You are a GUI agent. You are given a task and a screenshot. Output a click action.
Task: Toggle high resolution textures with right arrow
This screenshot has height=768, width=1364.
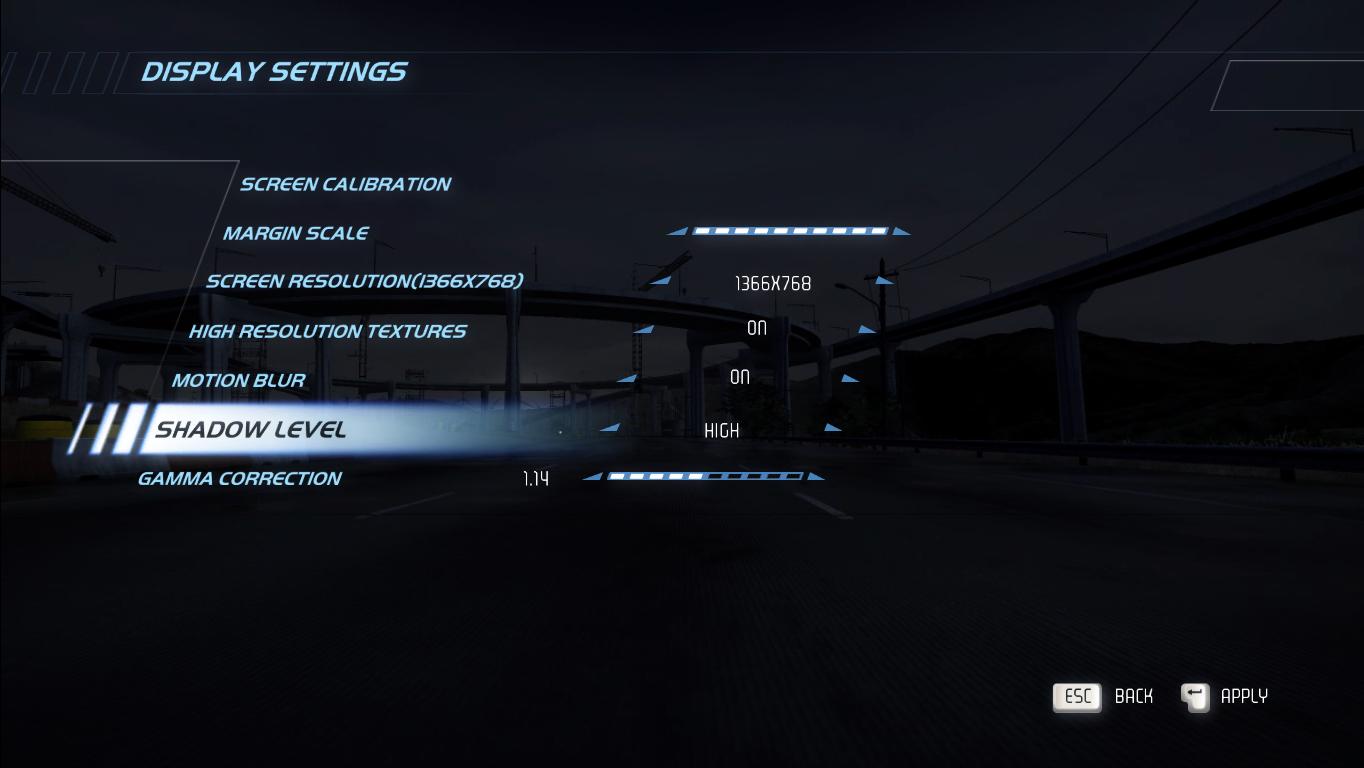pyautogui.click(x=867, y=329)
